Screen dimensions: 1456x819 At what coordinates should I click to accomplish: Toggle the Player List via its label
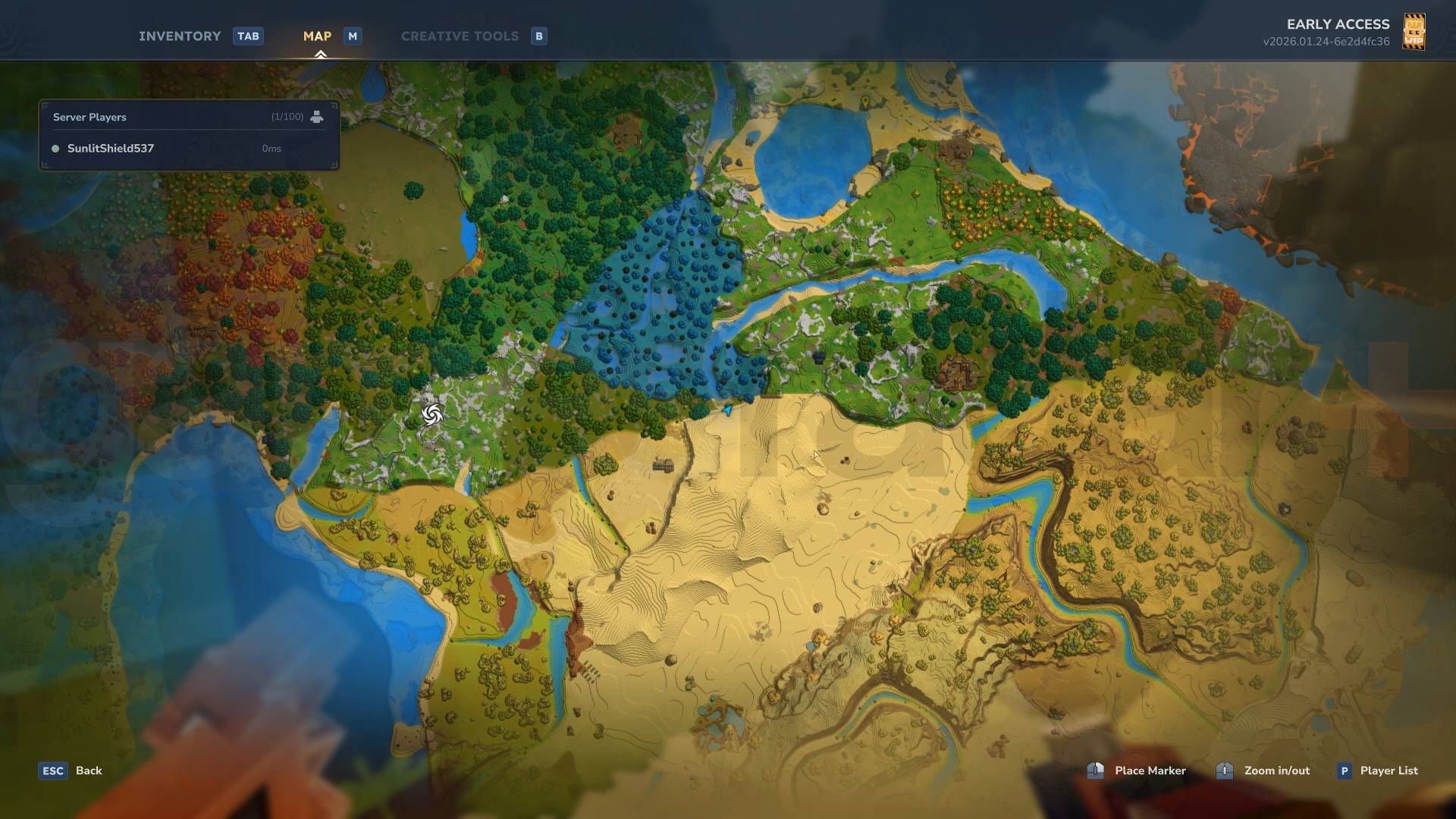(x=1389, y=770)
